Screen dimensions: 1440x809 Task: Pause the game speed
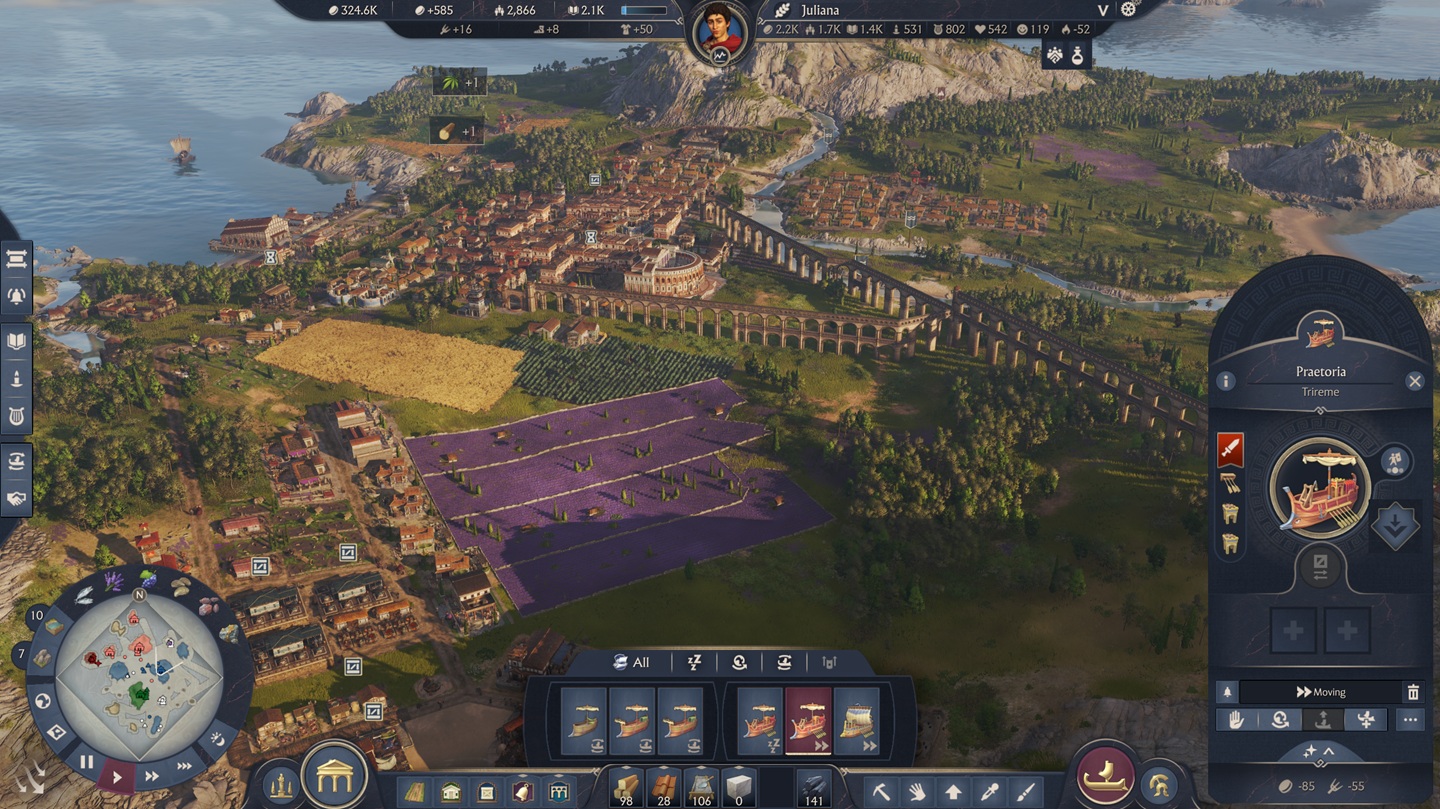[87, 762]
